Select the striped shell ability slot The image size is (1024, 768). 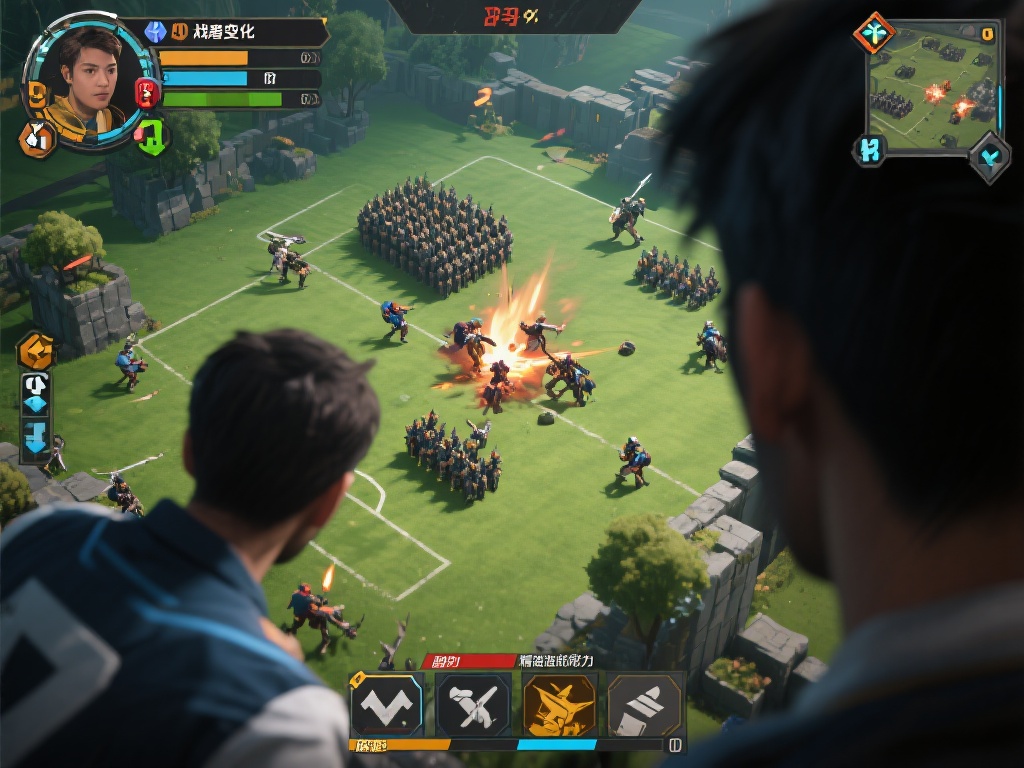coord(645,705)
